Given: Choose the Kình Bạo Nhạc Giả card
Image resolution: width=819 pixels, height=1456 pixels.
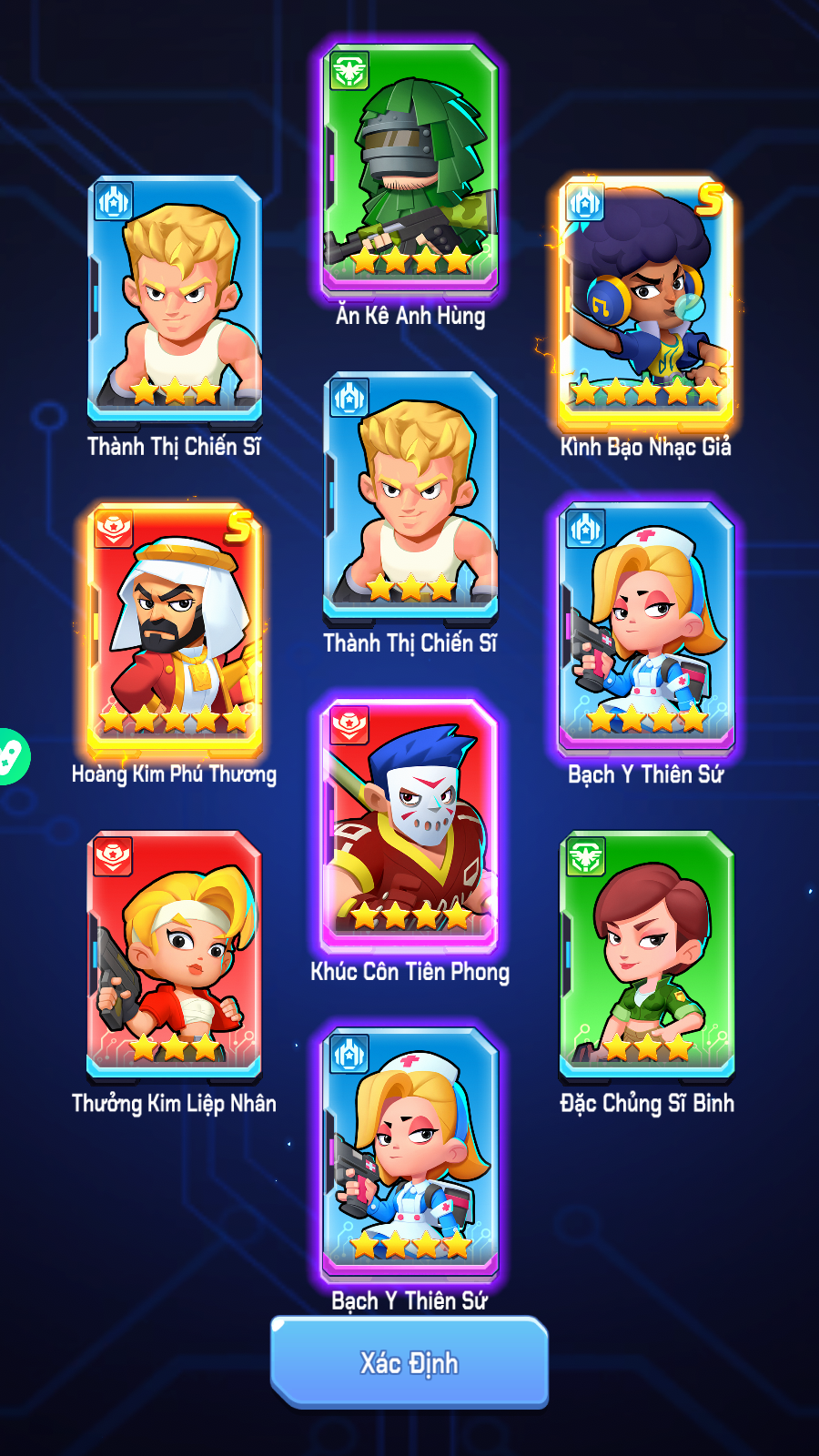Looking at the screenshot, I should point(646,300).
